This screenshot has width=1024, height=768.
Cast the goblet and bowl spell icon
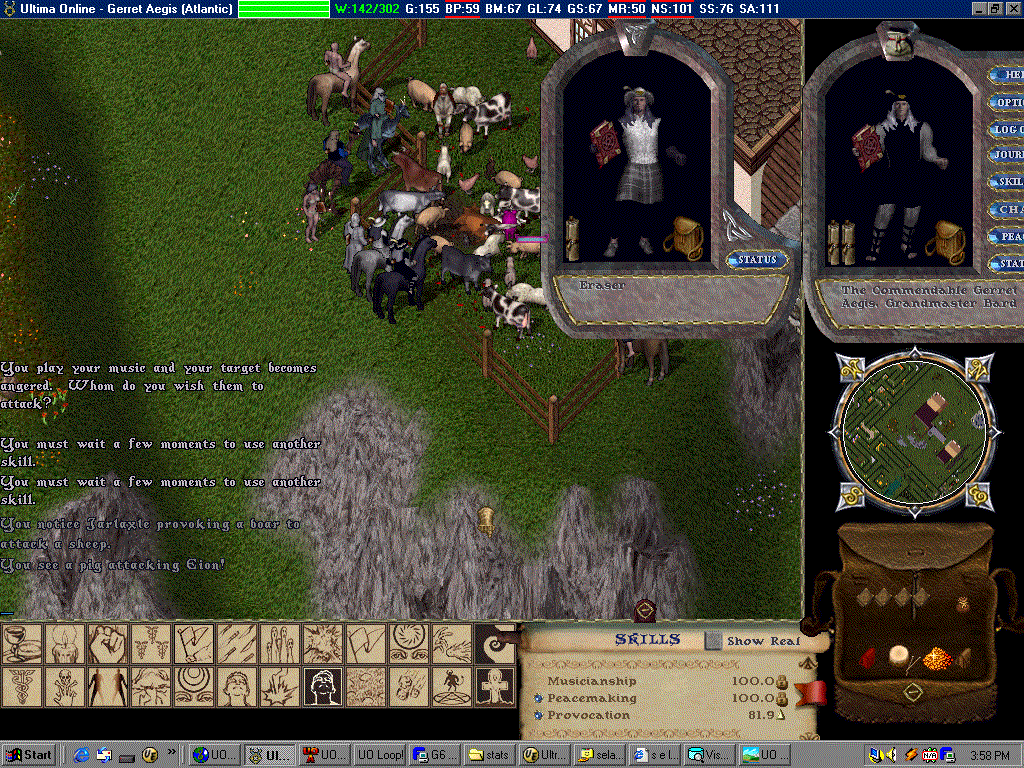click(21, 644)
